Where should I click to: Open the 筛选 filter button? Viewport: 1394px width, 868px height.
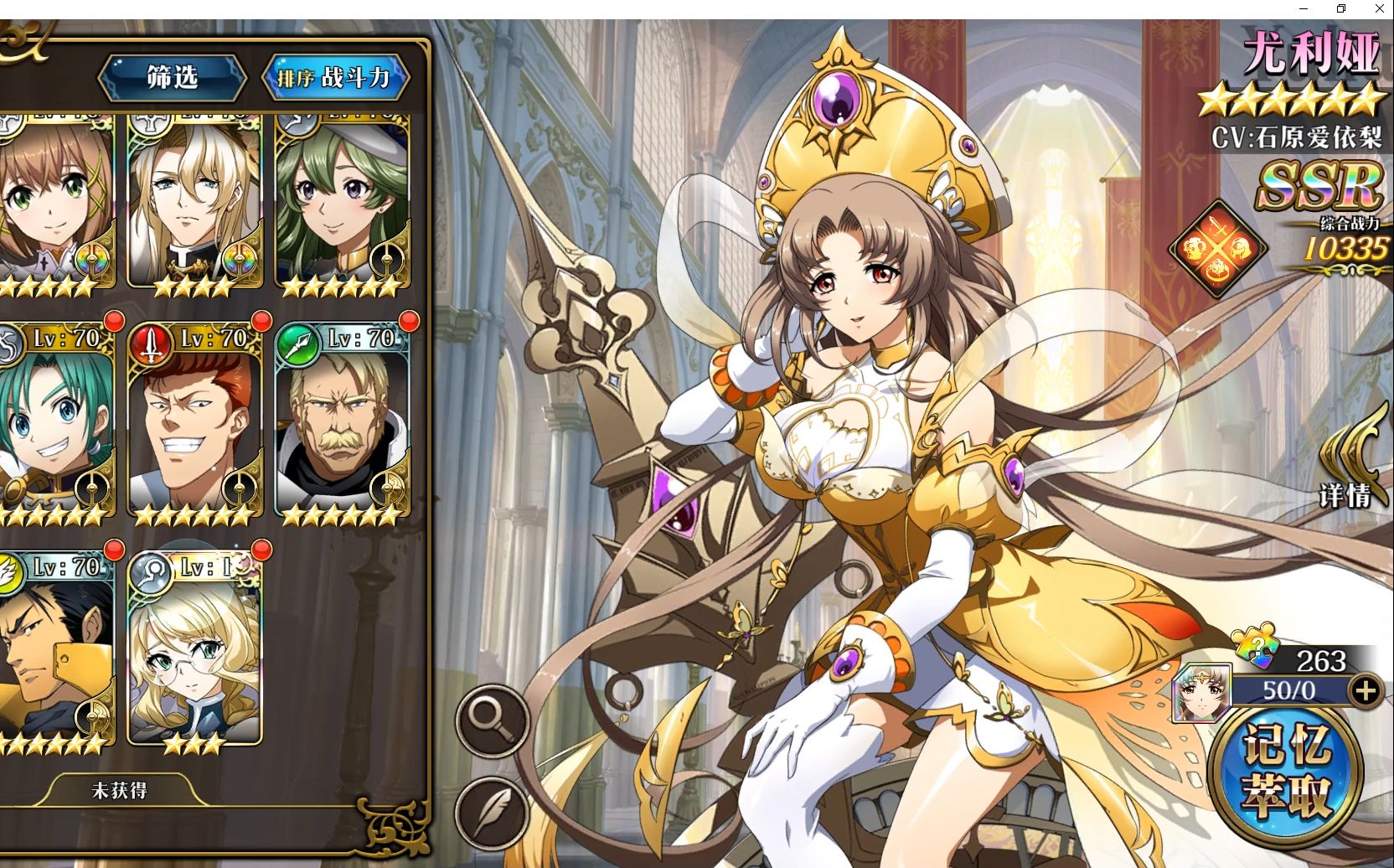coord(173,78)
